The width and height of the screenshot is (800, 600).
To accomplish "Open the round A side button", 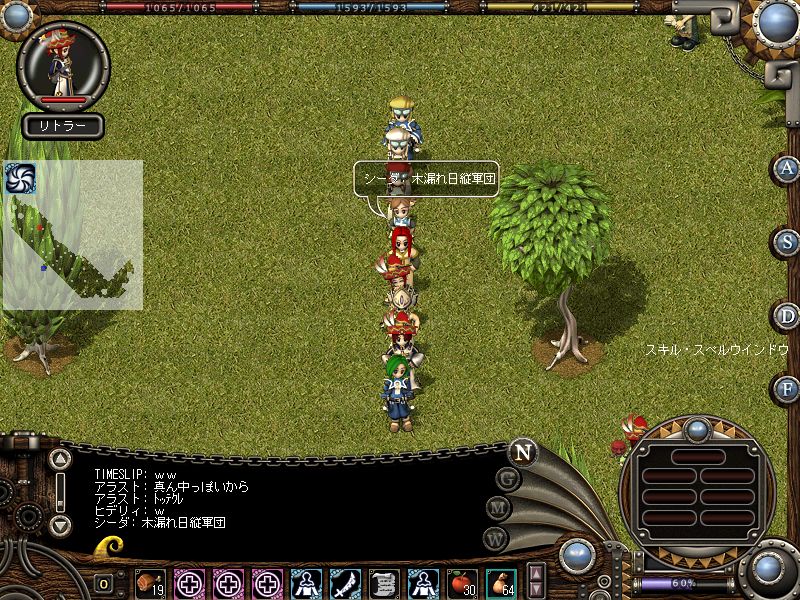I will point(787,168).
